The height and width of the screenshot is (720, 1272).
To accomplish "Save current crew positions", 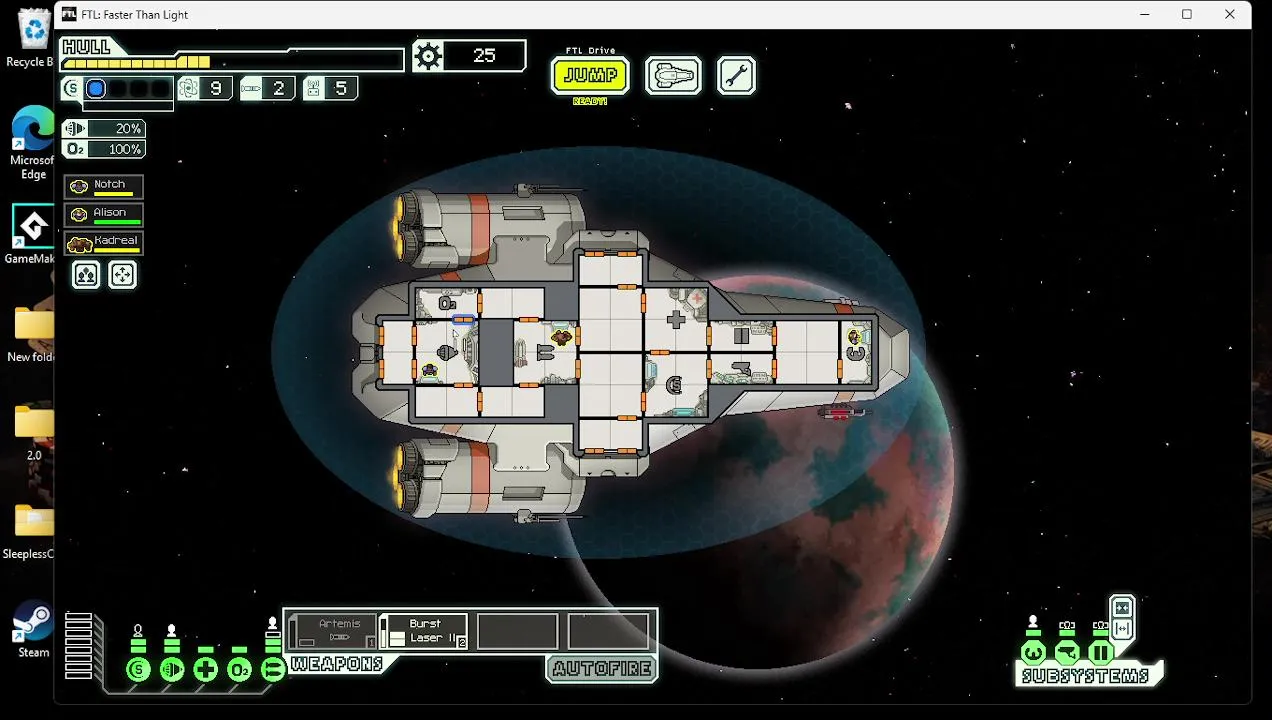I will 86,275.
